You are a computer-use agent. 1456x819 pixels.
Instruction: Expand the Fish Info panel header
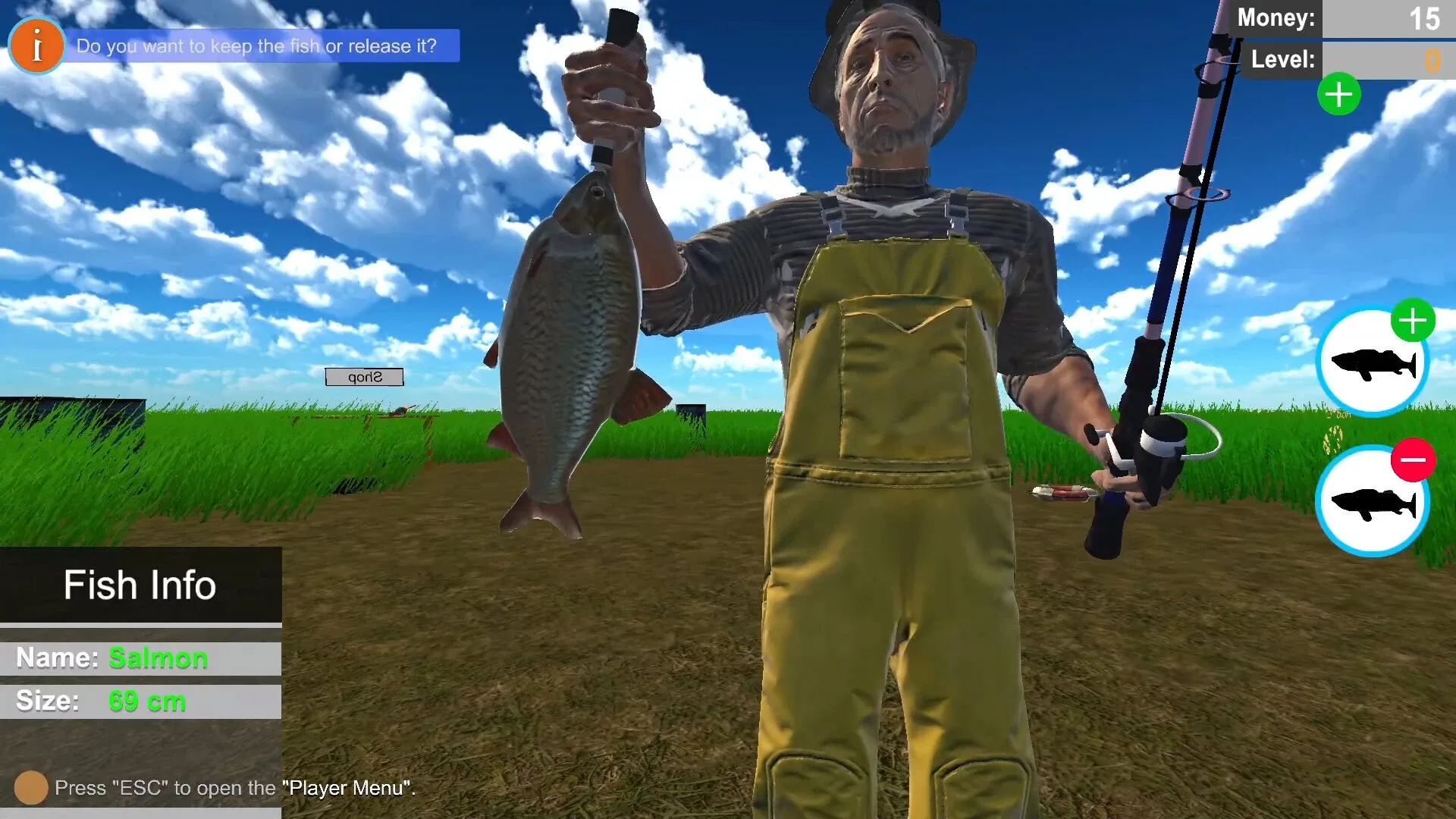click(x=140, y=585)
